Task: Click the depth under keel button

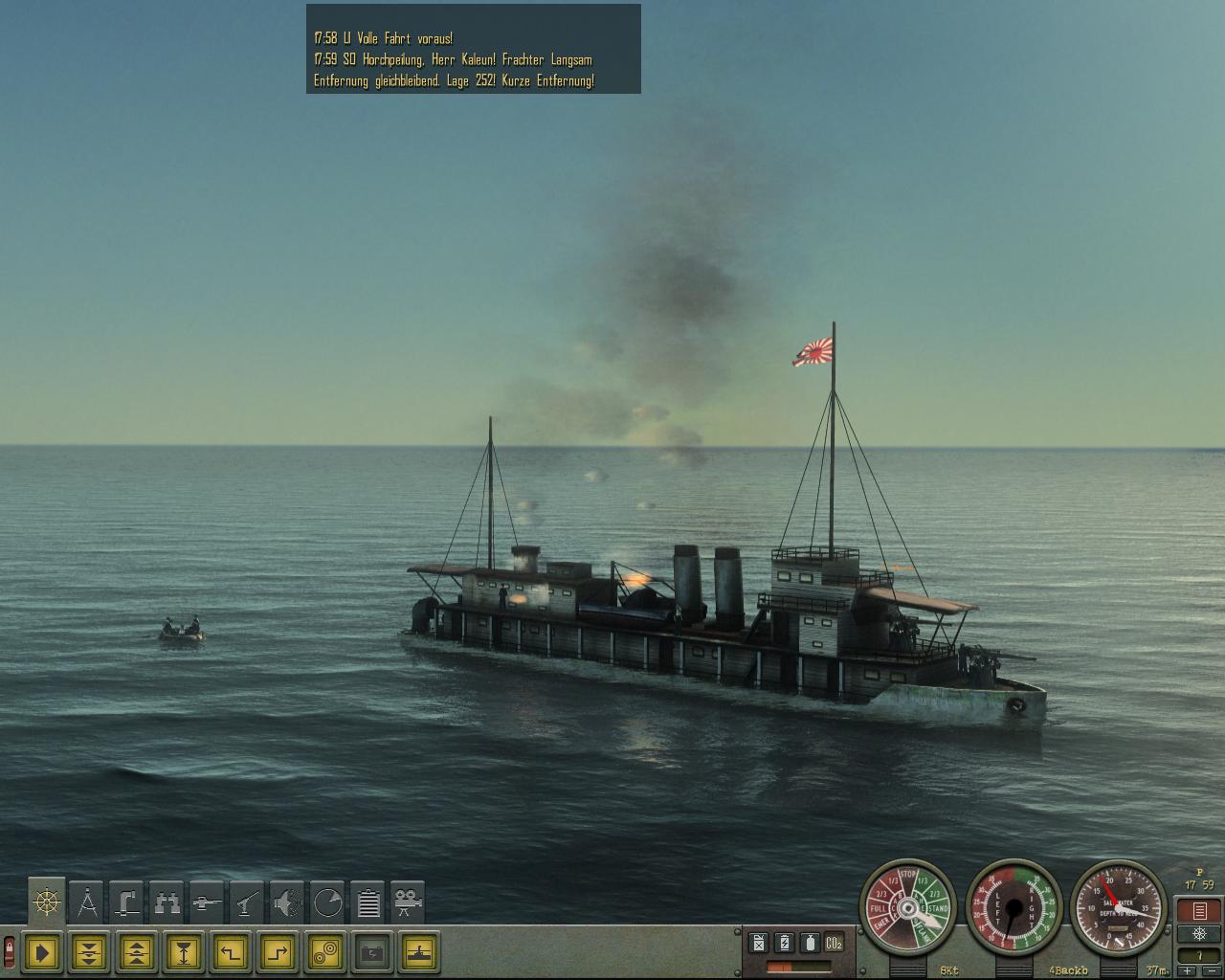Action: (x=184, y=952)
